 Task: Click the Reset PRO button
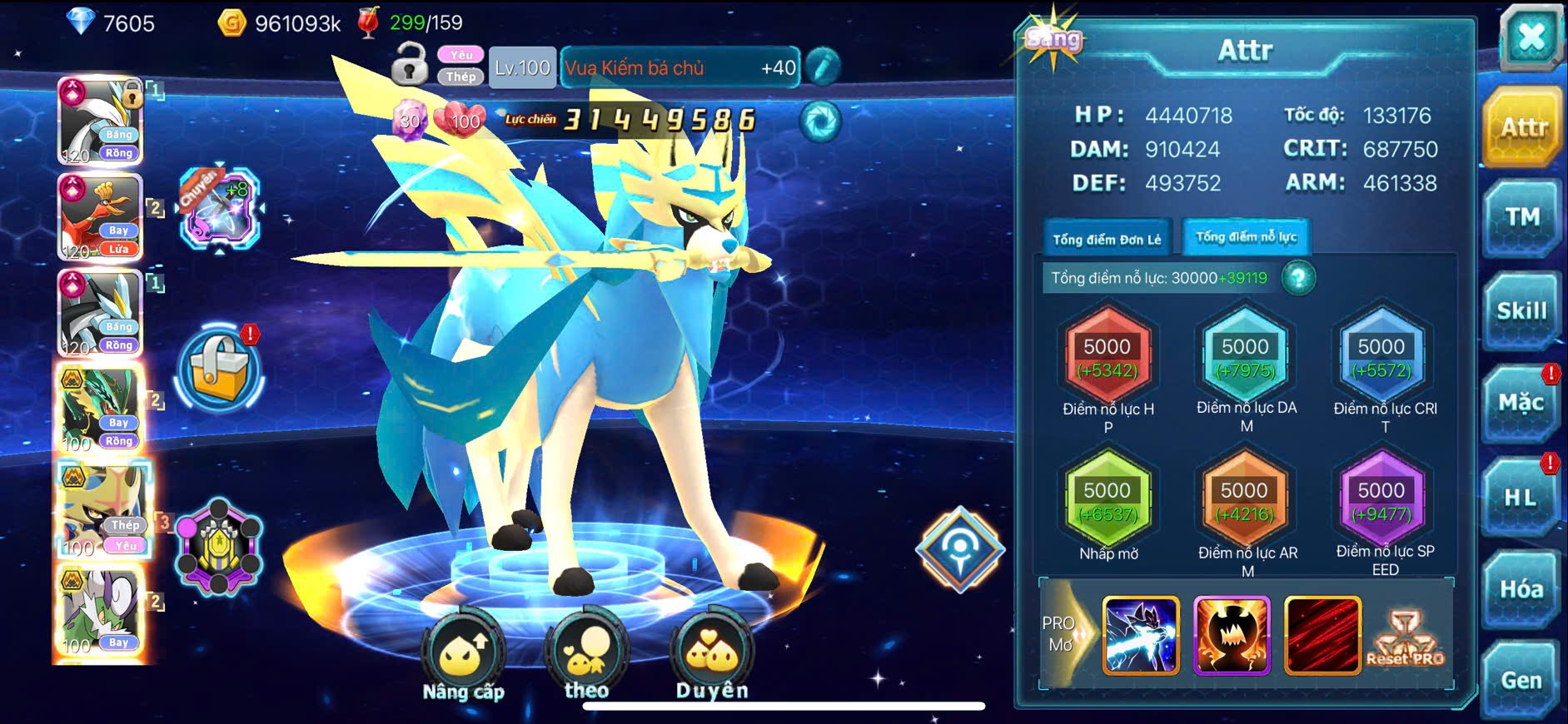[1406, 638]
